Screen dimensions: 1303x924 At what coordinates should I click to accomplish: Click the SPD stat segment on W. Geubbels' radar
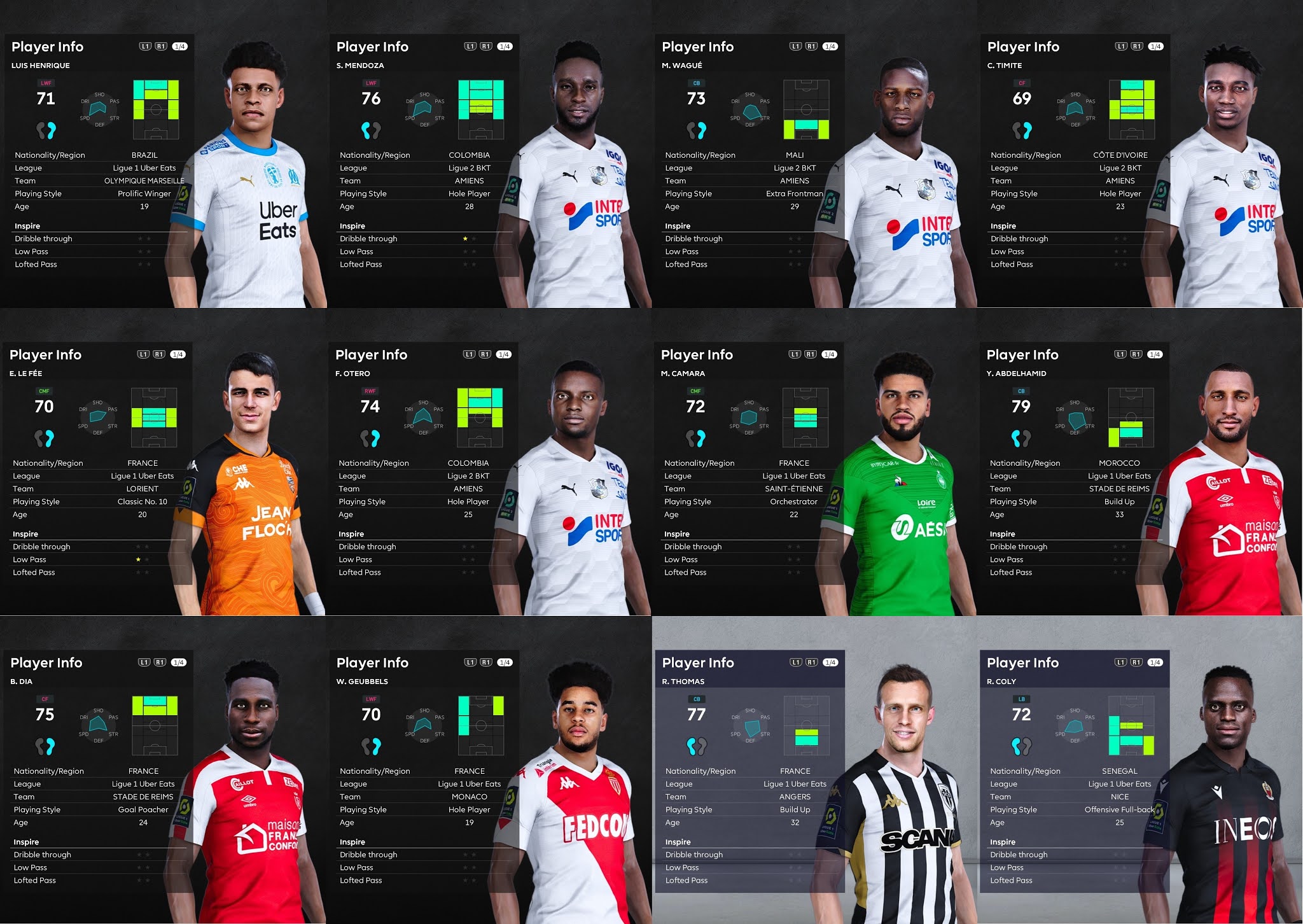(x=410, y=733)
